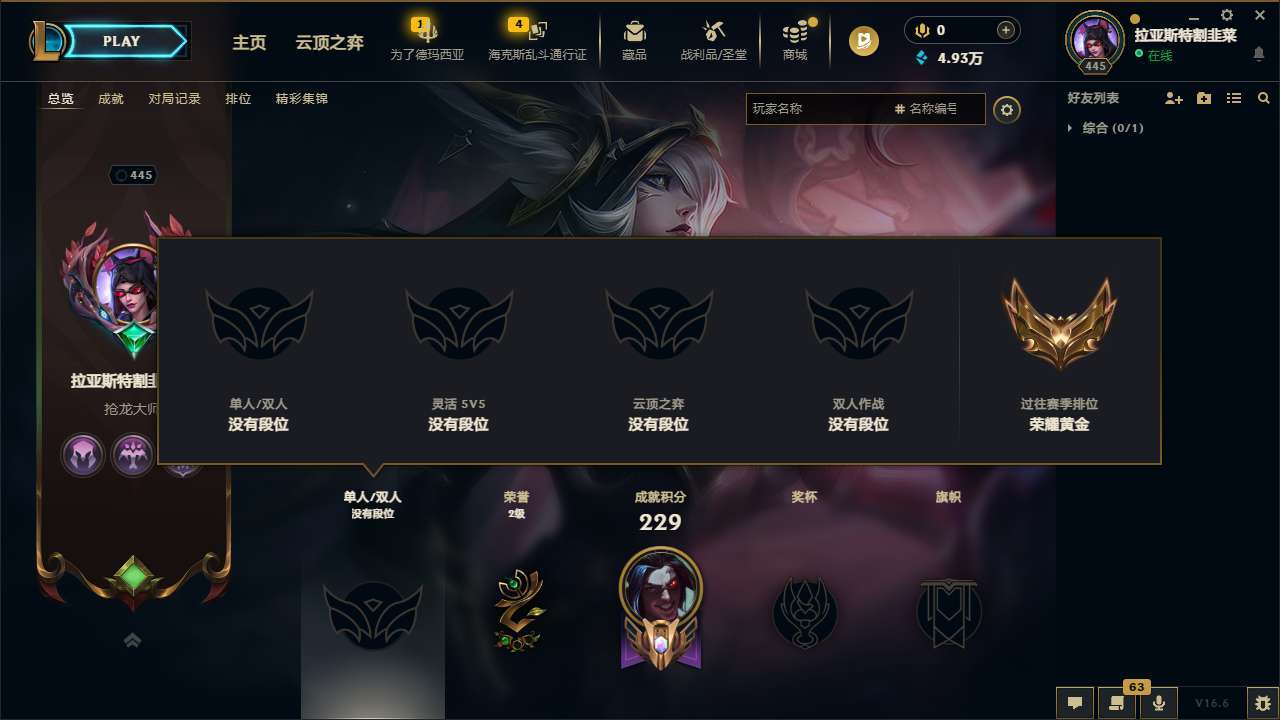Open the 为了德玛西亚 event icon
The image size is (1280, 720).
tap(425, 40)
